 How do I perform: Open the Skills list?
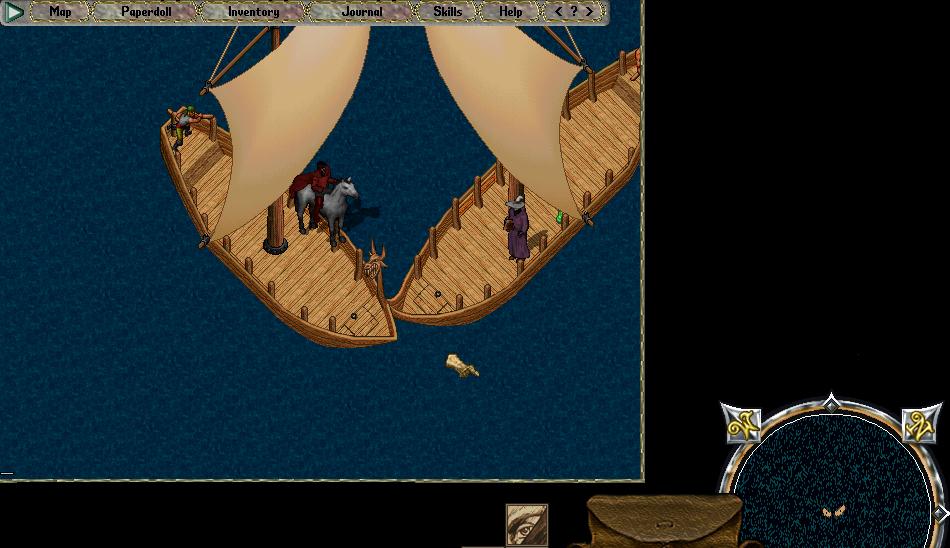pos(447,12)
